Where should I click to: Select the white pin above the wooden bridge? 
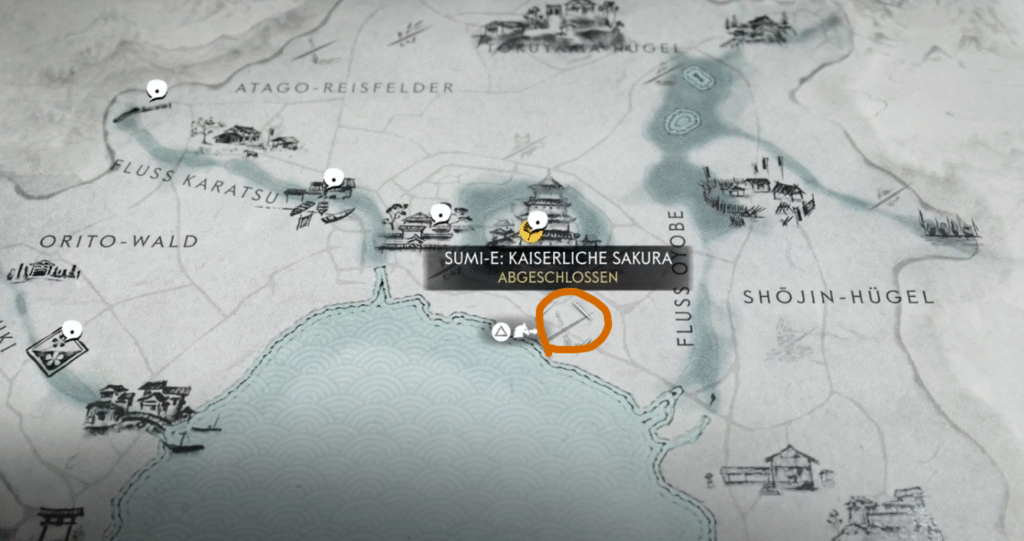click(155, 91)
